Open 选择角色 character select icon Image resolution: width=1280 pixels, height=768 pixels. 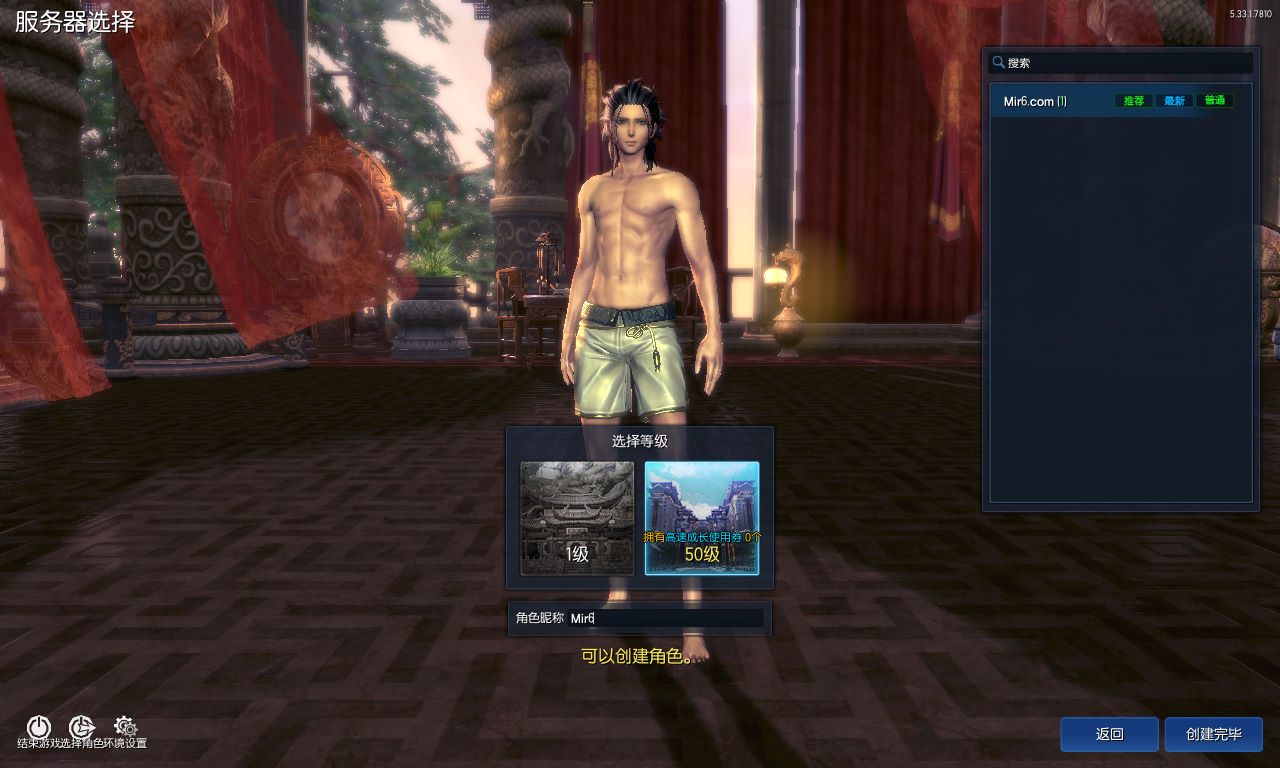(81, 727)
